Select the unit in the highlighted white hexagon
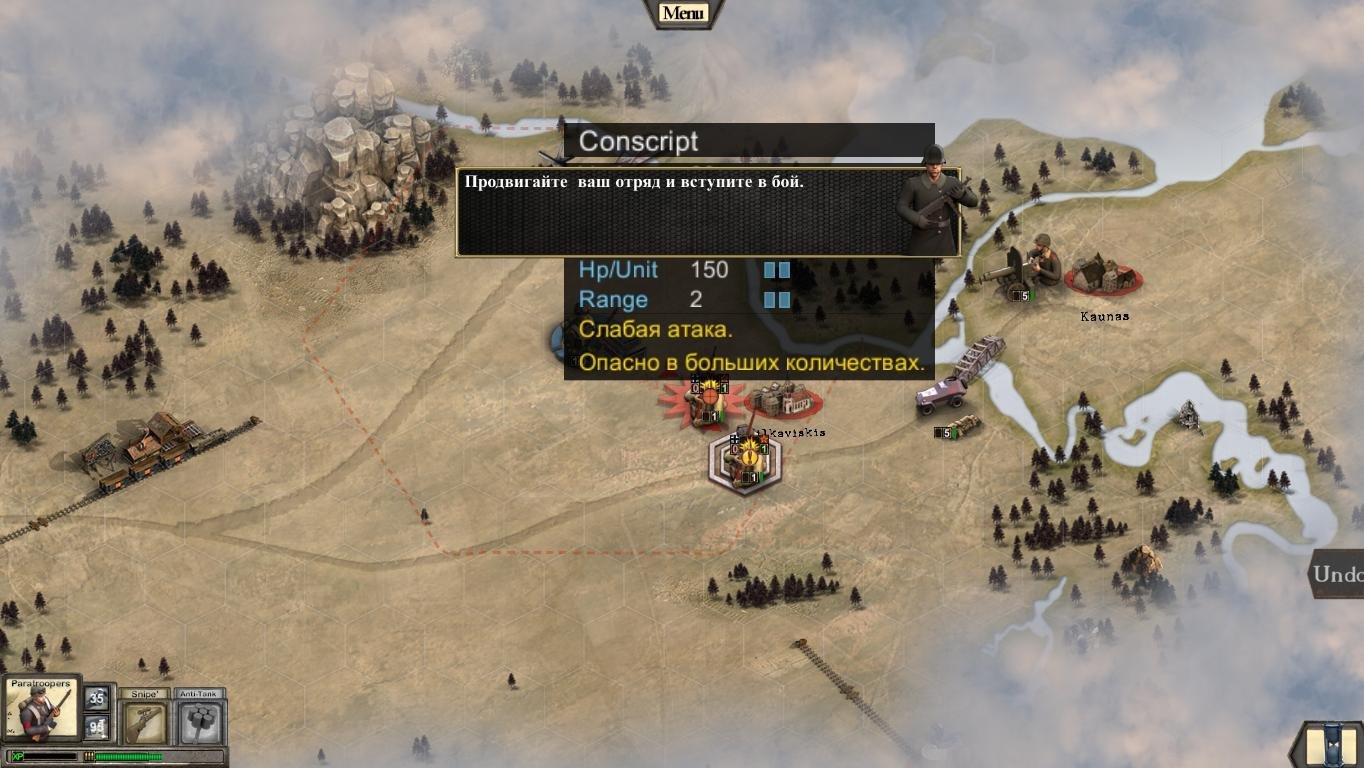Viewport: 1364px width, 768px height. coord(746,462)
